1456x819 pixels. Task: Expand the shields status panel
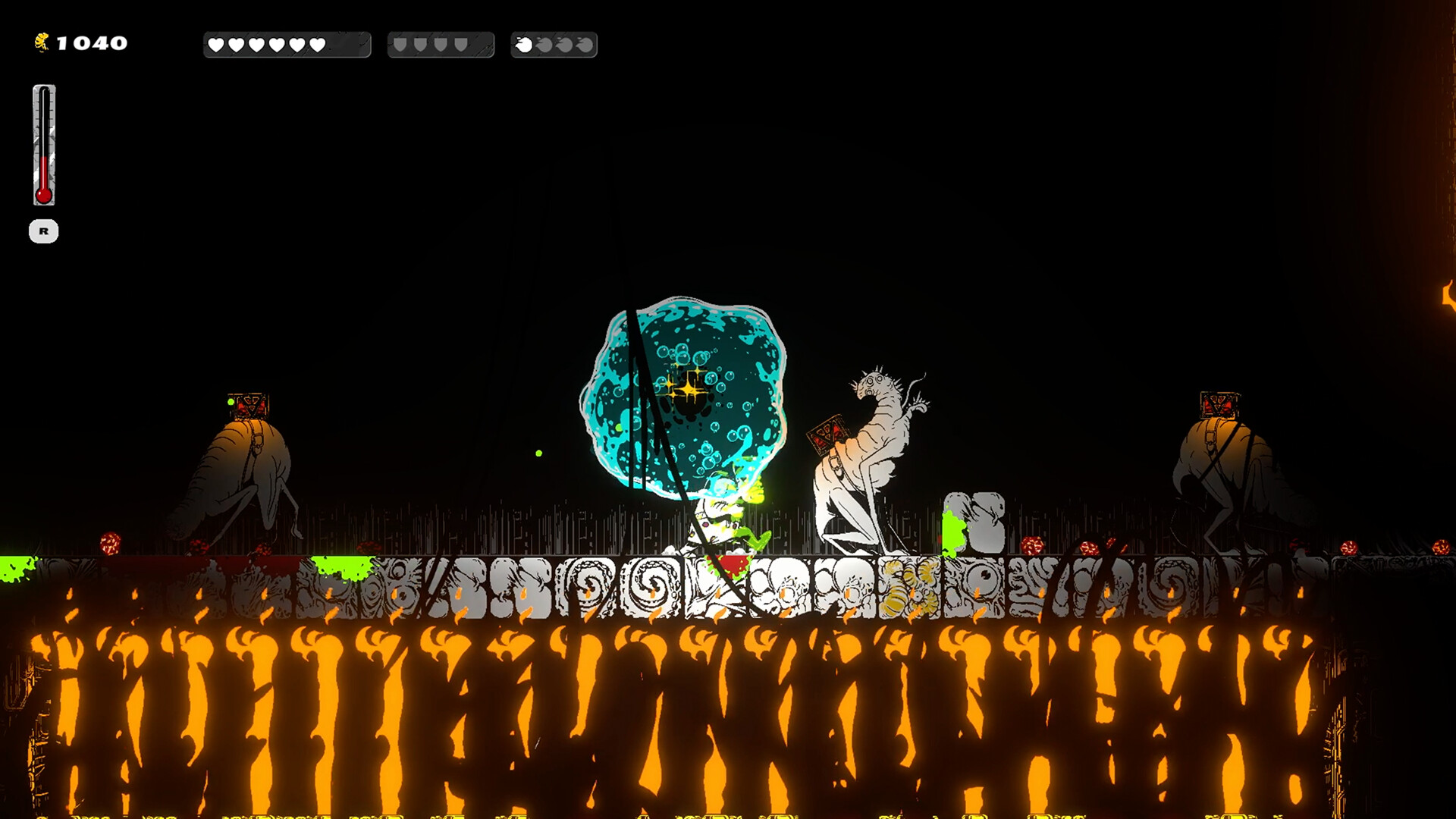tap(441, 44)
